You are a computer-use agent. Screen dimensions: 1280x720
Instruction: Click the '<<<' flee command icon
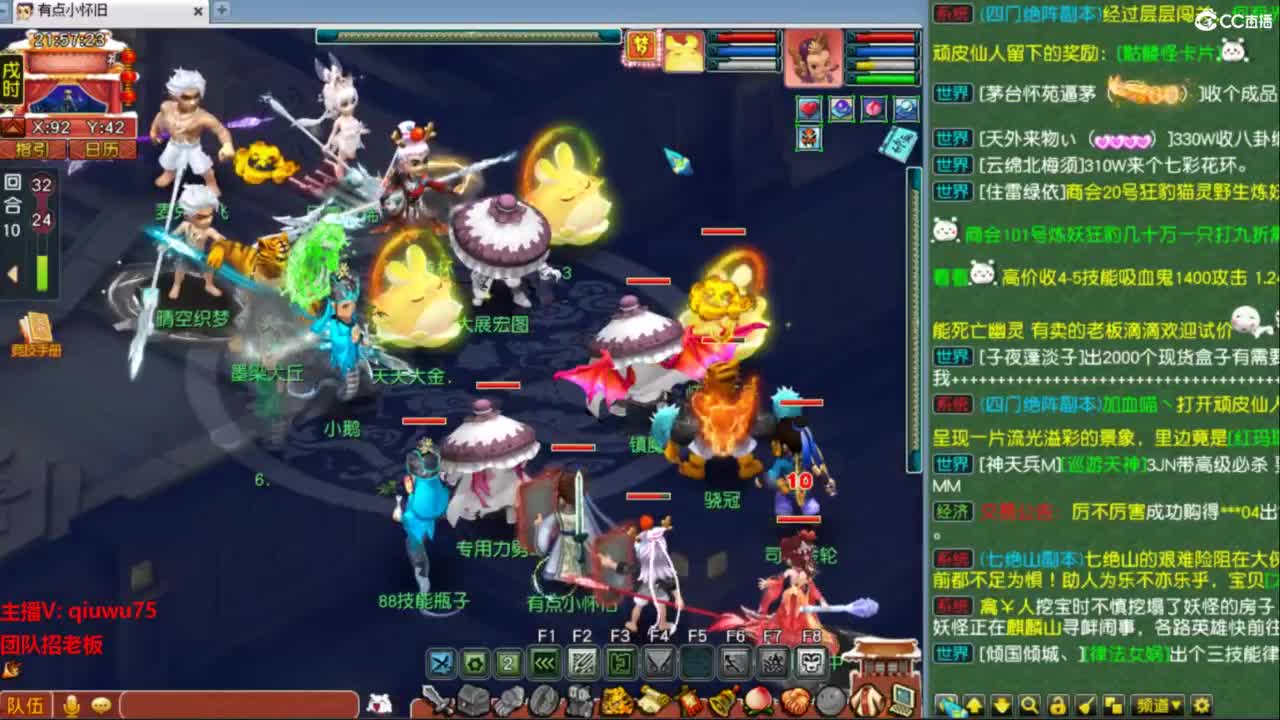[545, 661]
